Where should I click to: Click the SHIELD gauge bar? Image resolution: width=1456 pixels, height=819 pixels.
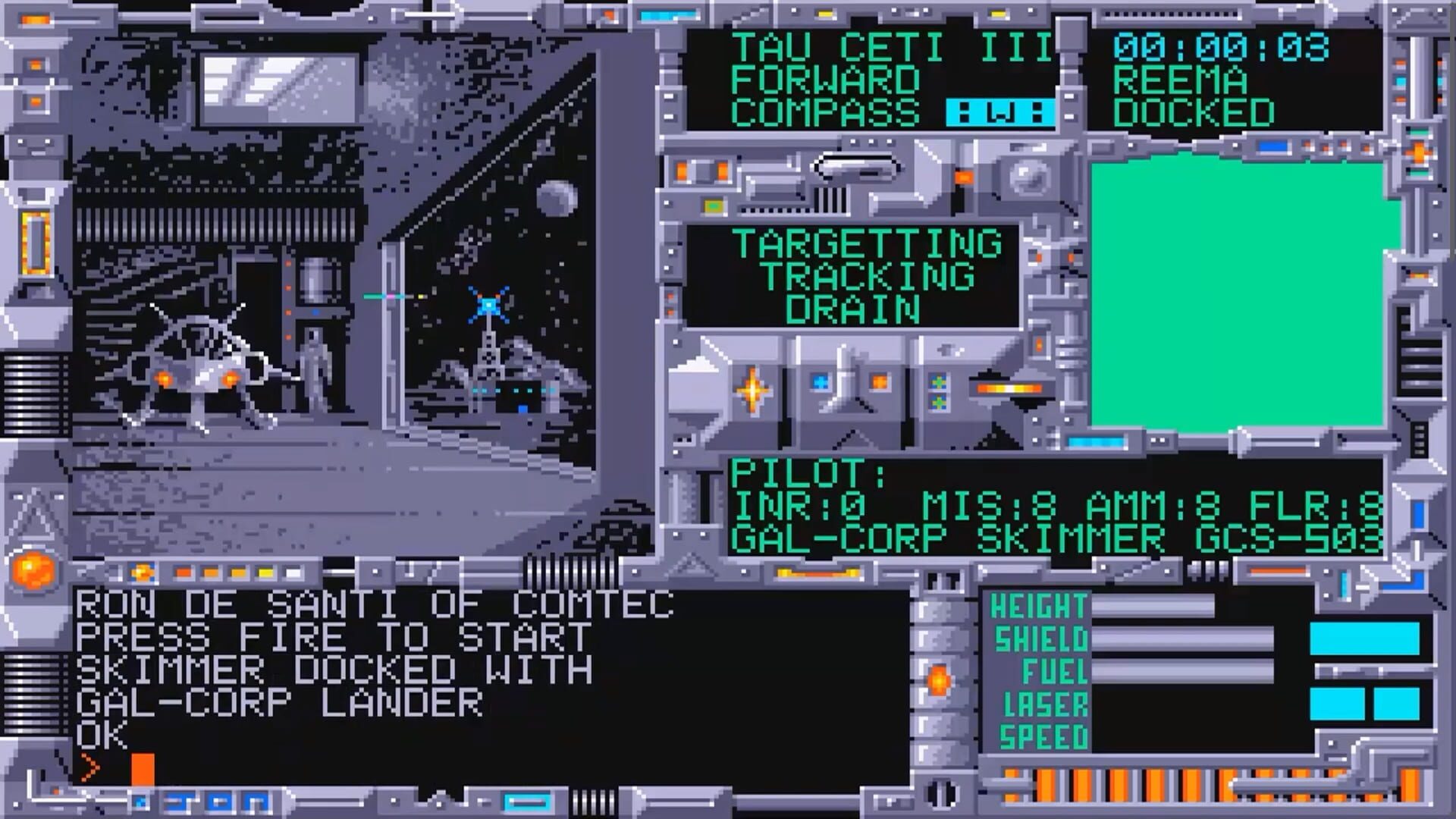(1181, 639)
